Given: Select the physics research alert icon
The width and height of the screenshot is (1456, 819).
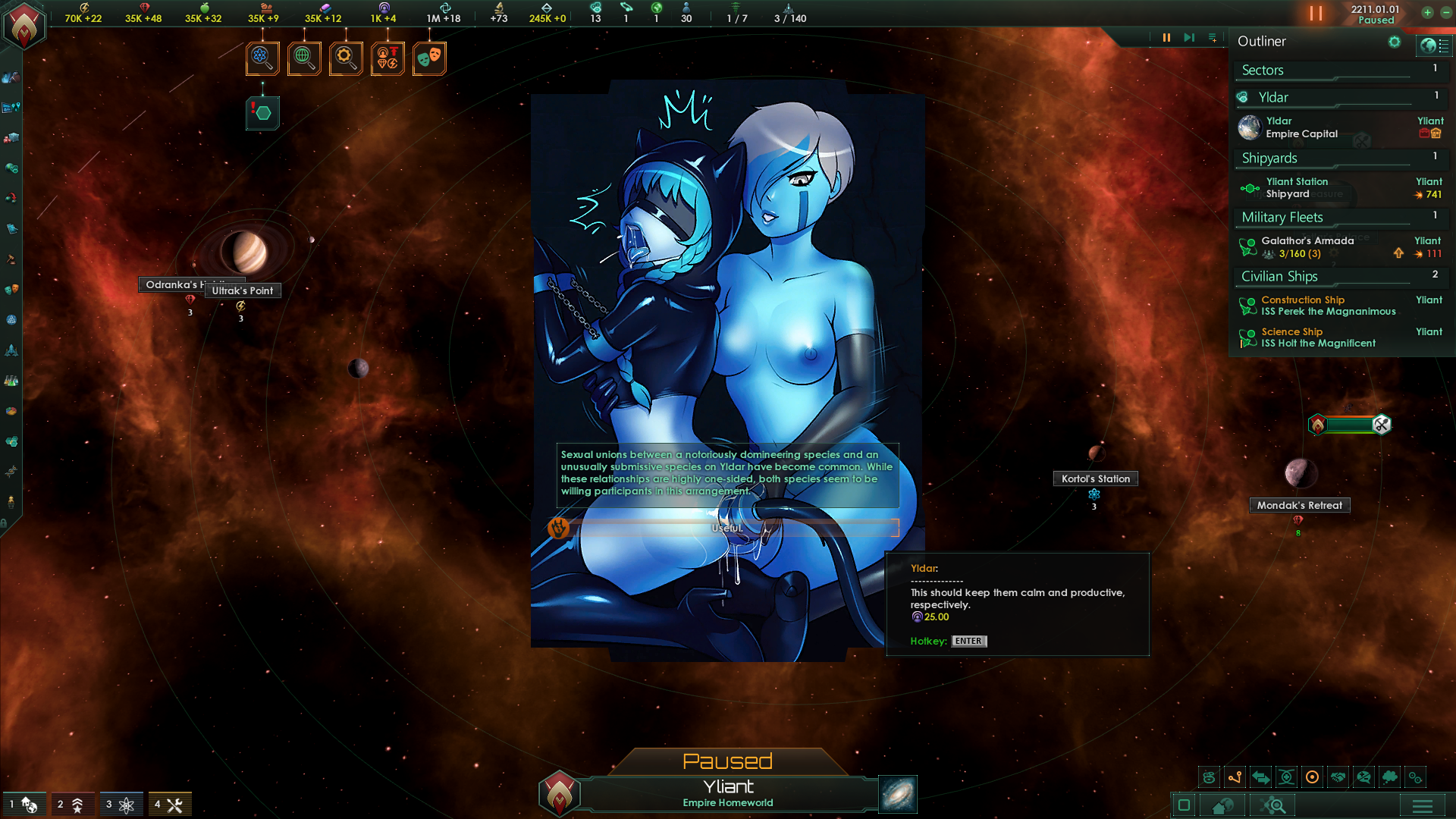Looking at the screenshot, I should tap(262, 58).
